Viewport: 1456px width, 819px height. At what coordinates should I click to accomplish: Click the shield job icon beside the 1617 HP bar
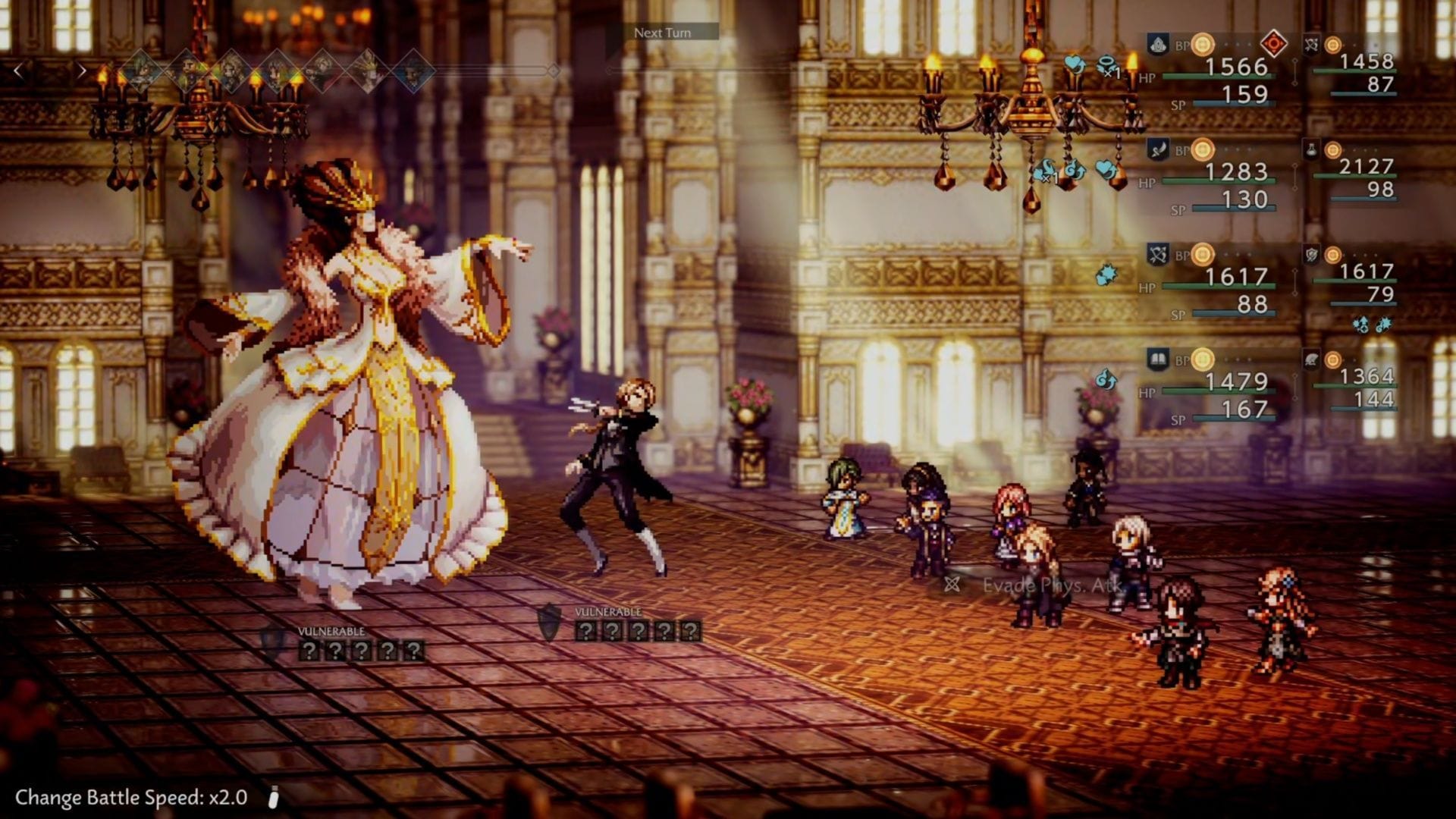(x=1311, y=254)
